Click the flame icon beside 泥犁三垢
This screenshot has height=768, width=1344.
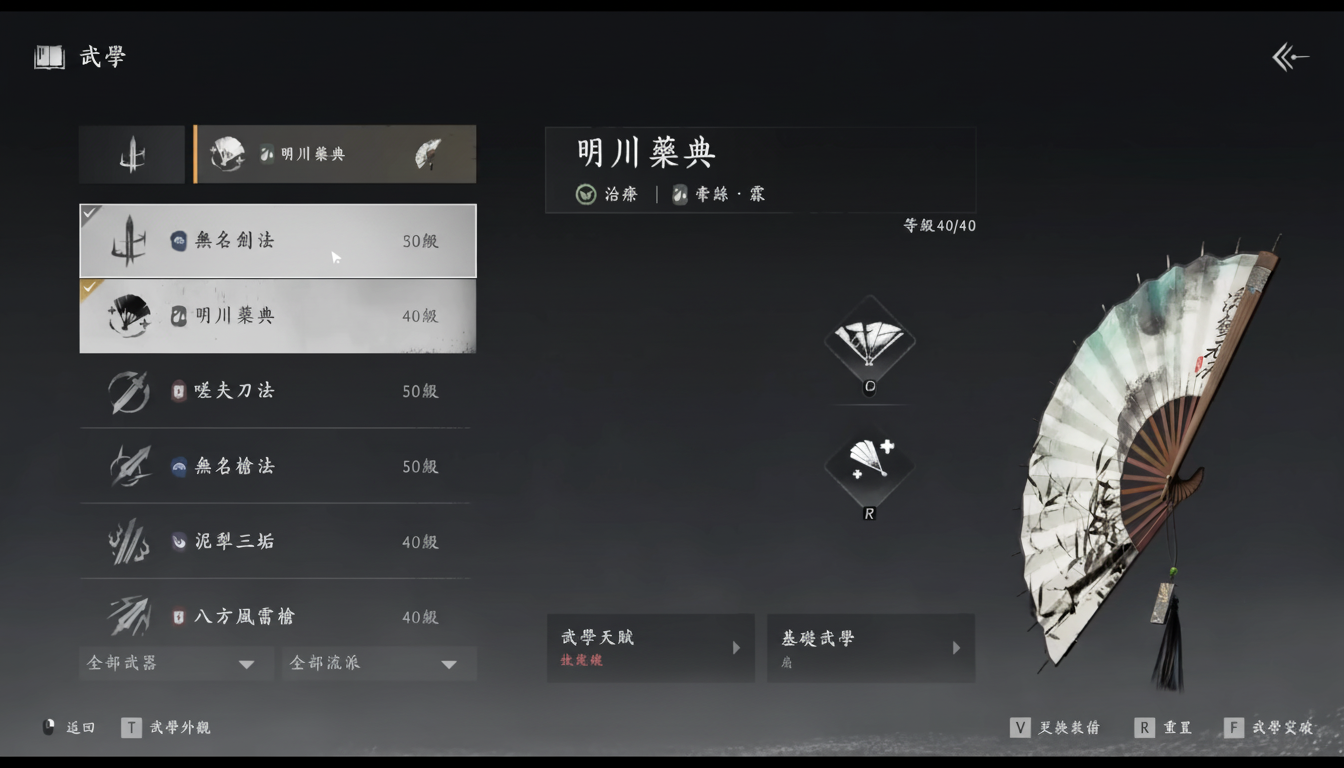130,541
